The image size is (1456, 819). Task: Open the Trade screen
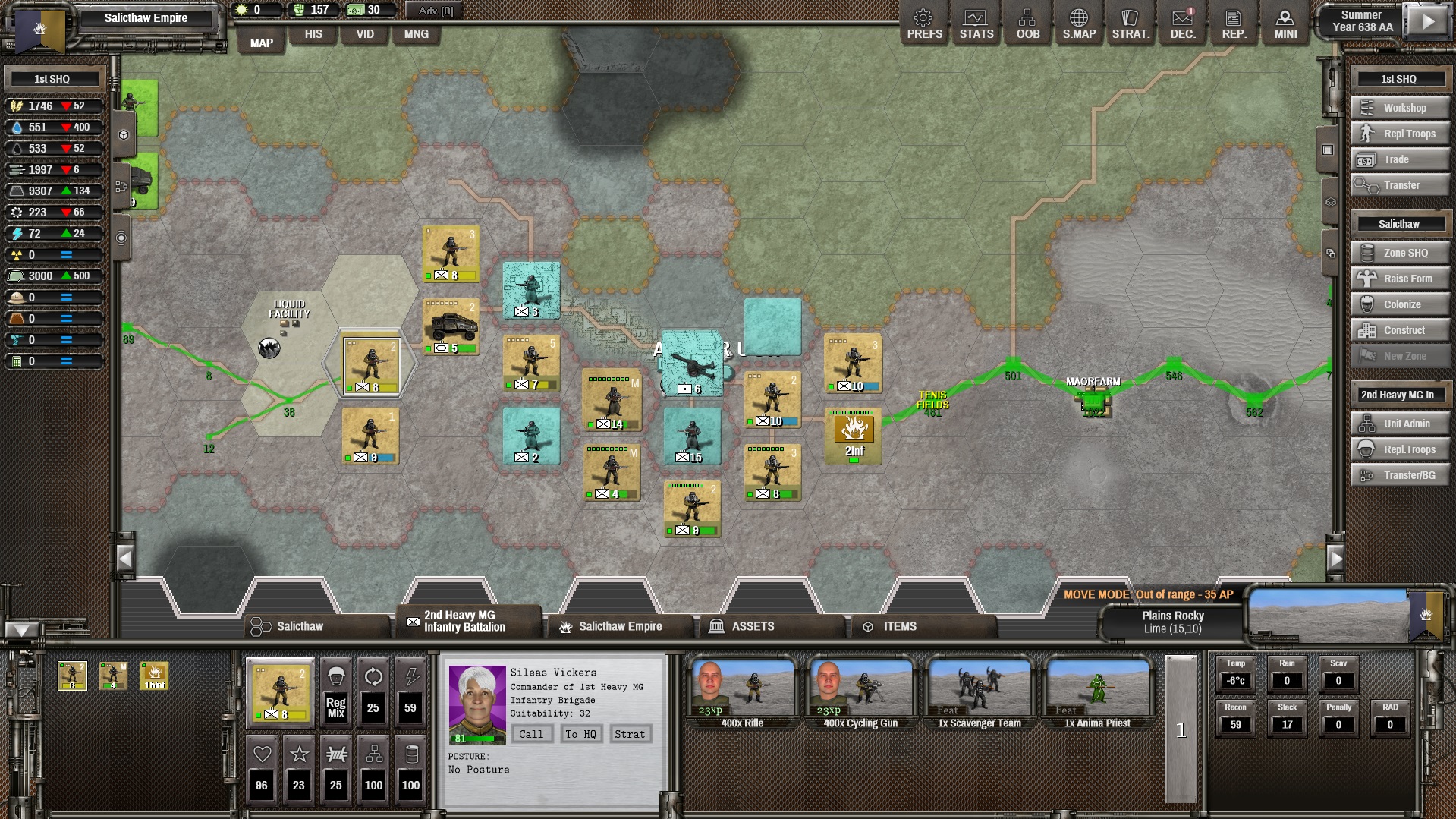(x=1399, y=159)
